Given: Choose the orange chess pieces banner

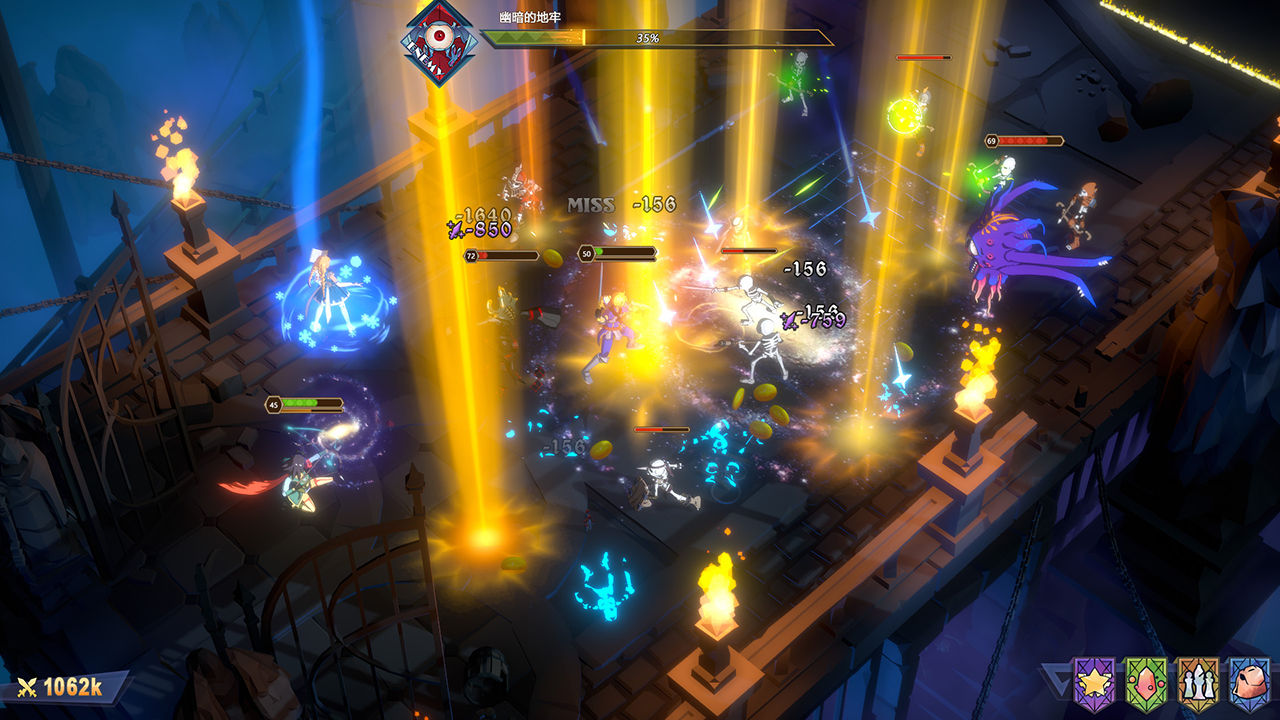Looking at the screenshot, I should pos(1197,684).
